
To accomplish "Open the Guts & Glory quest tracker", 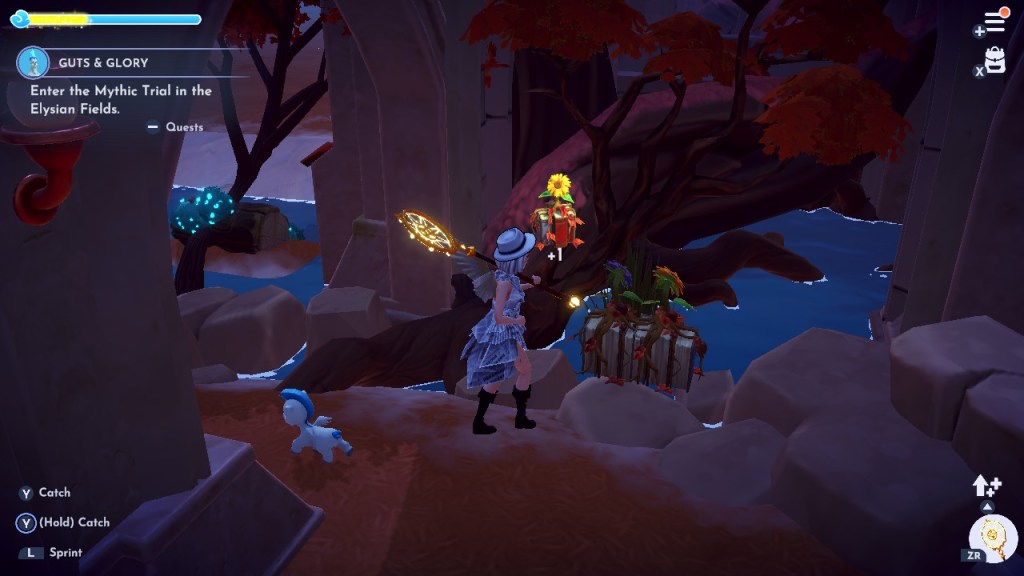I will [103, 63].
